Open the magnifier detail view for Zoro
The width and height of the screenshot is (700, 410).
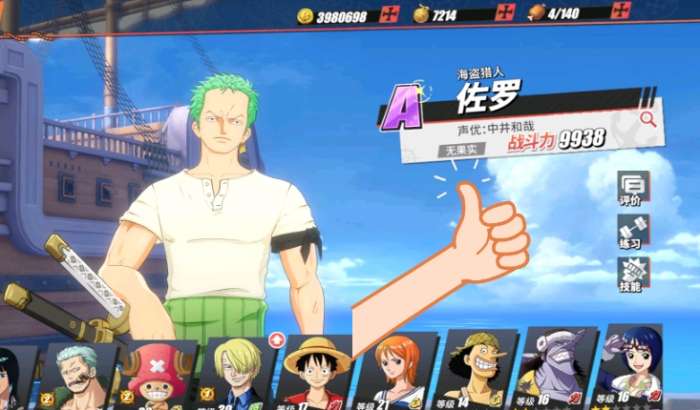pos(648,119)
